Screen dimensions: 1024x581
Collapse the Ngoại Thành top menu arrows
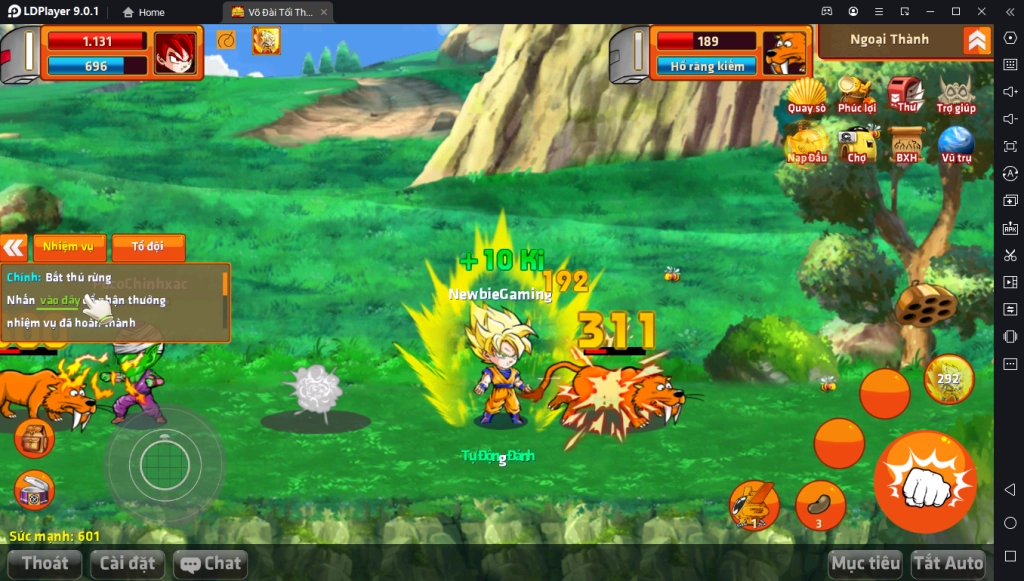point(977,40)
